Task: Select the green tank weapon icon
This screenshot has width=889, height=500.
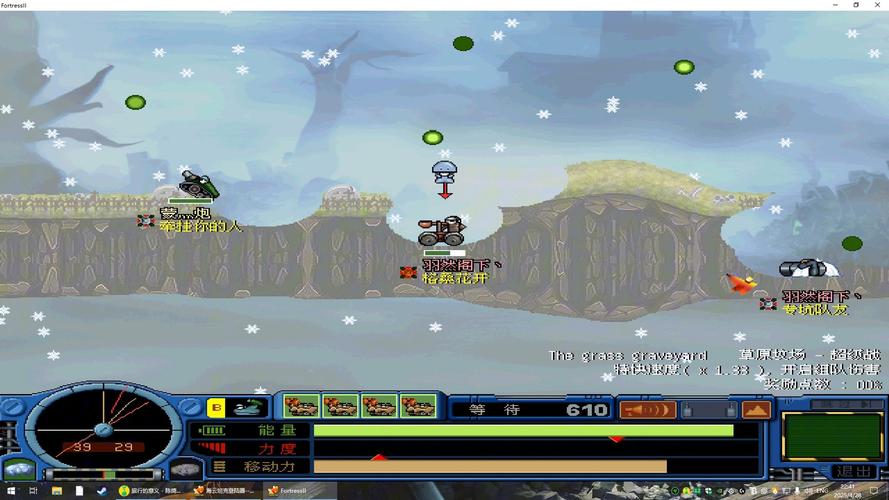Action: pos(246,407)
